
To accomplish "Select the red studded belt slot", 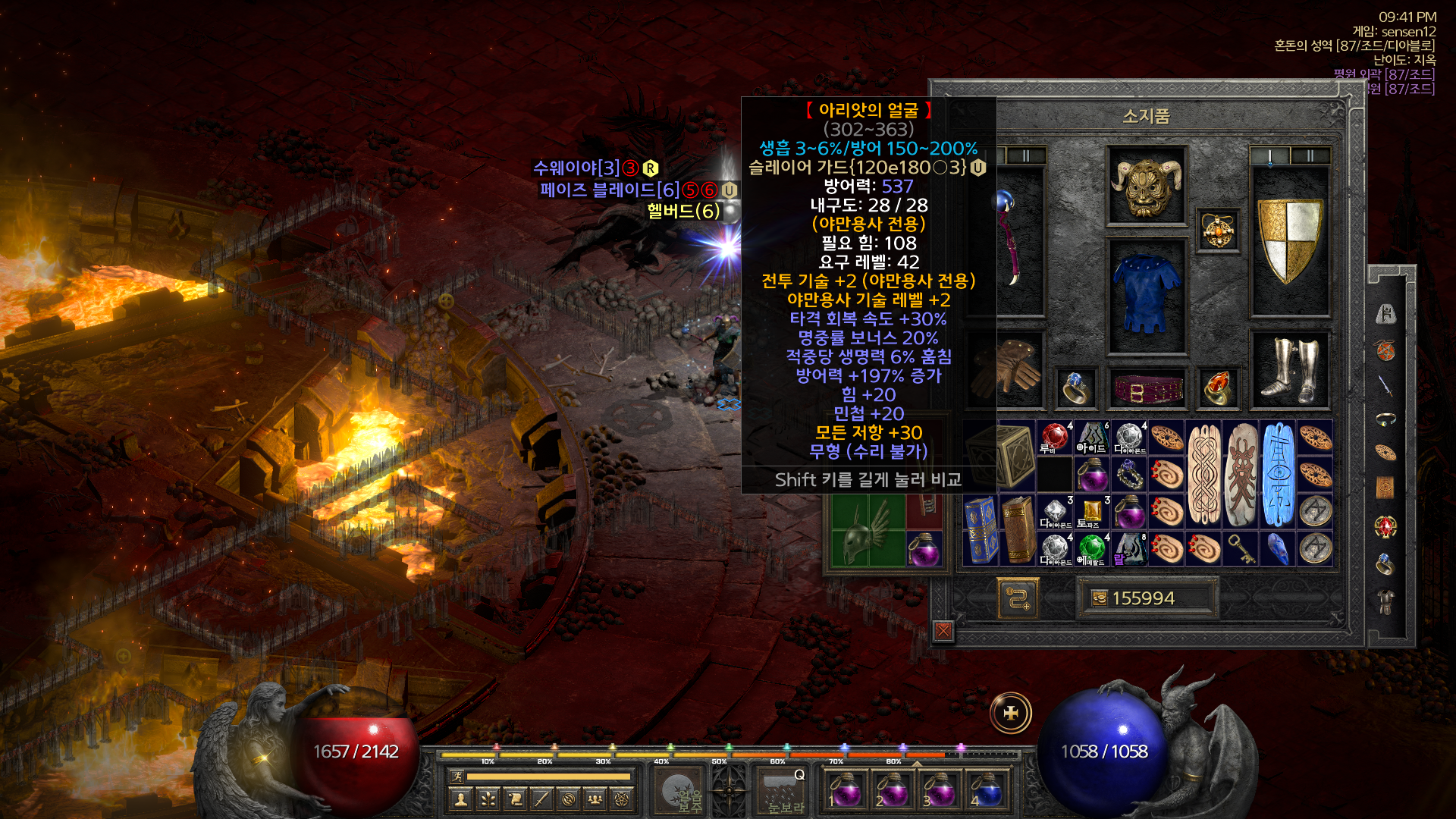I will click(x=1146, y=389).
